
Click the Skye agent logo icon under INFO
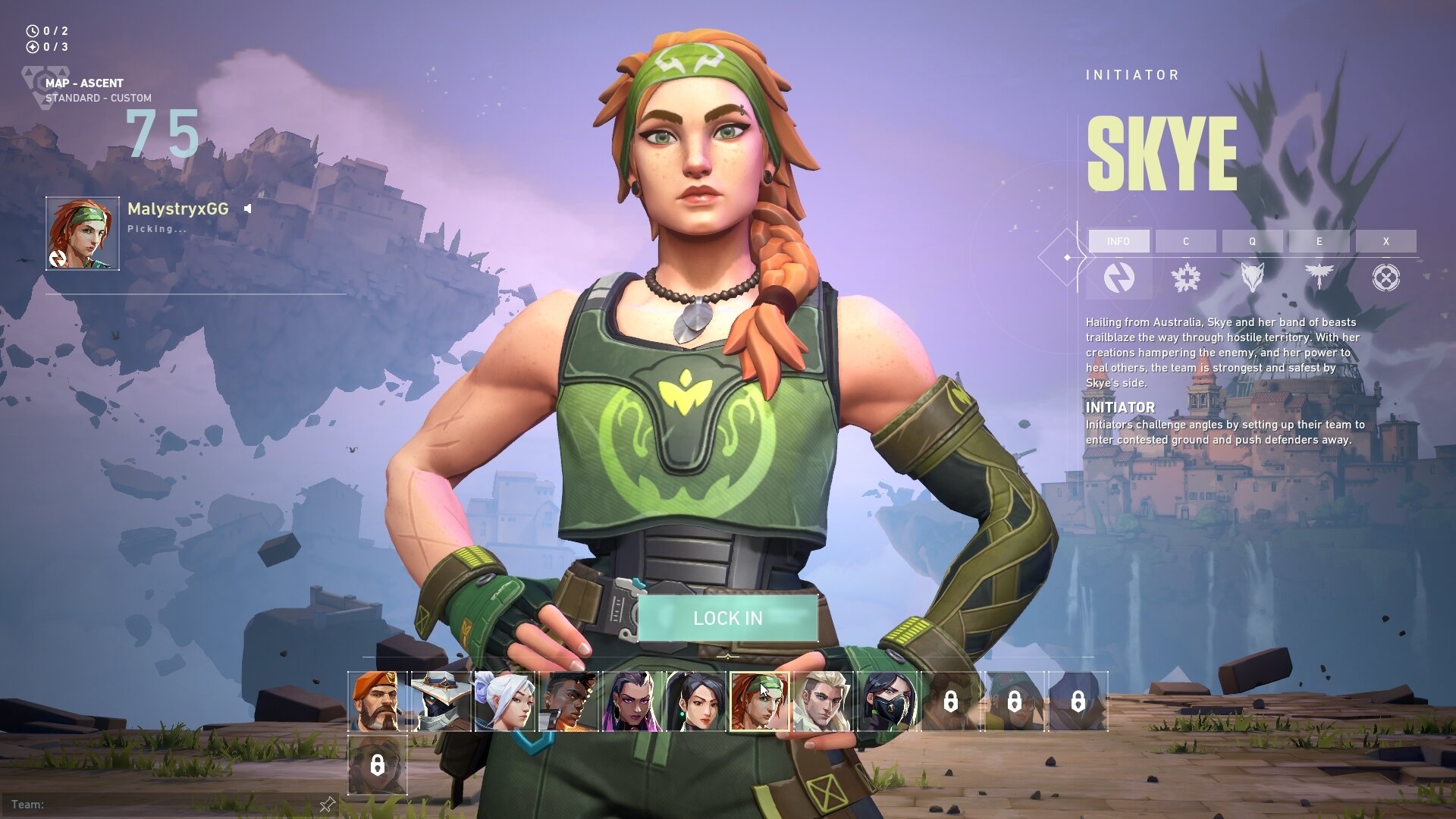[1120, 278]
